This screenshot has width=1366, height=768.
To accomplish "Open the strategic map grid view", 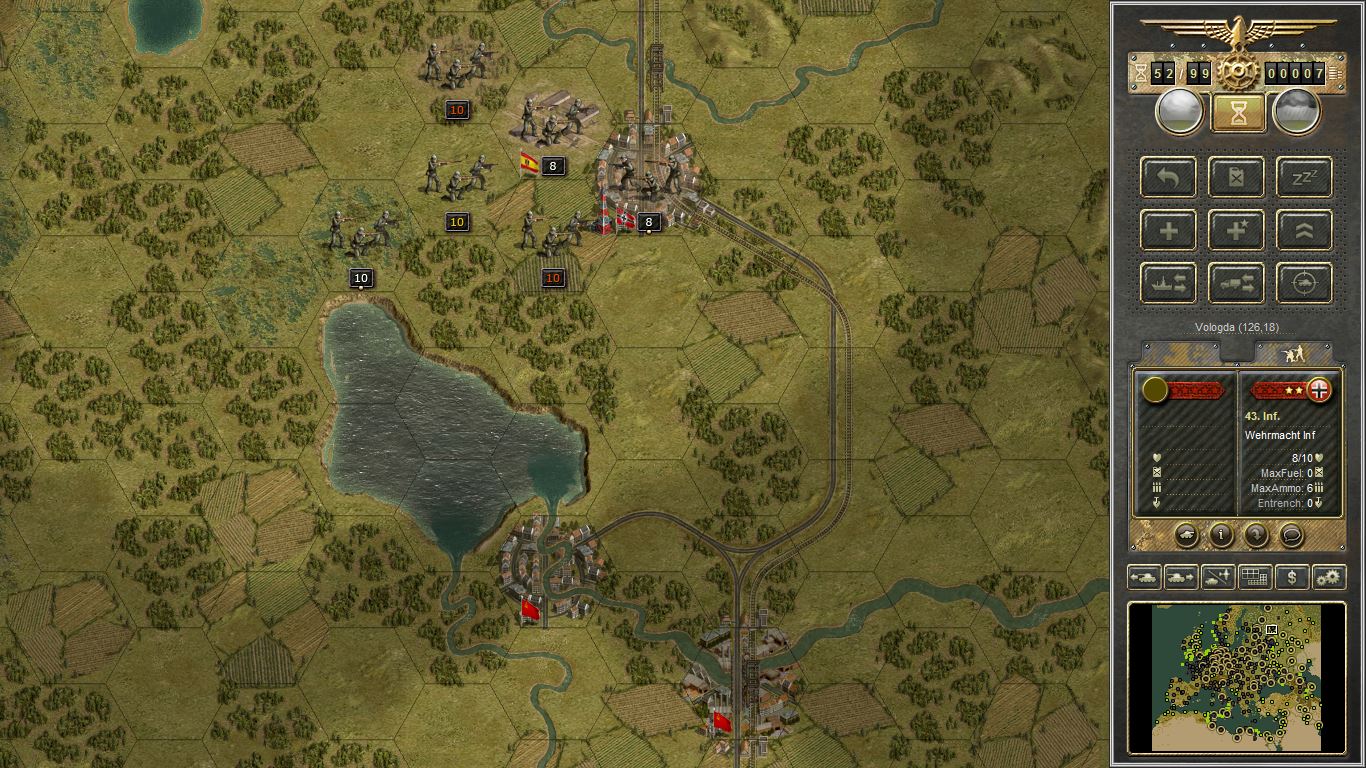I will (1254, 577).
